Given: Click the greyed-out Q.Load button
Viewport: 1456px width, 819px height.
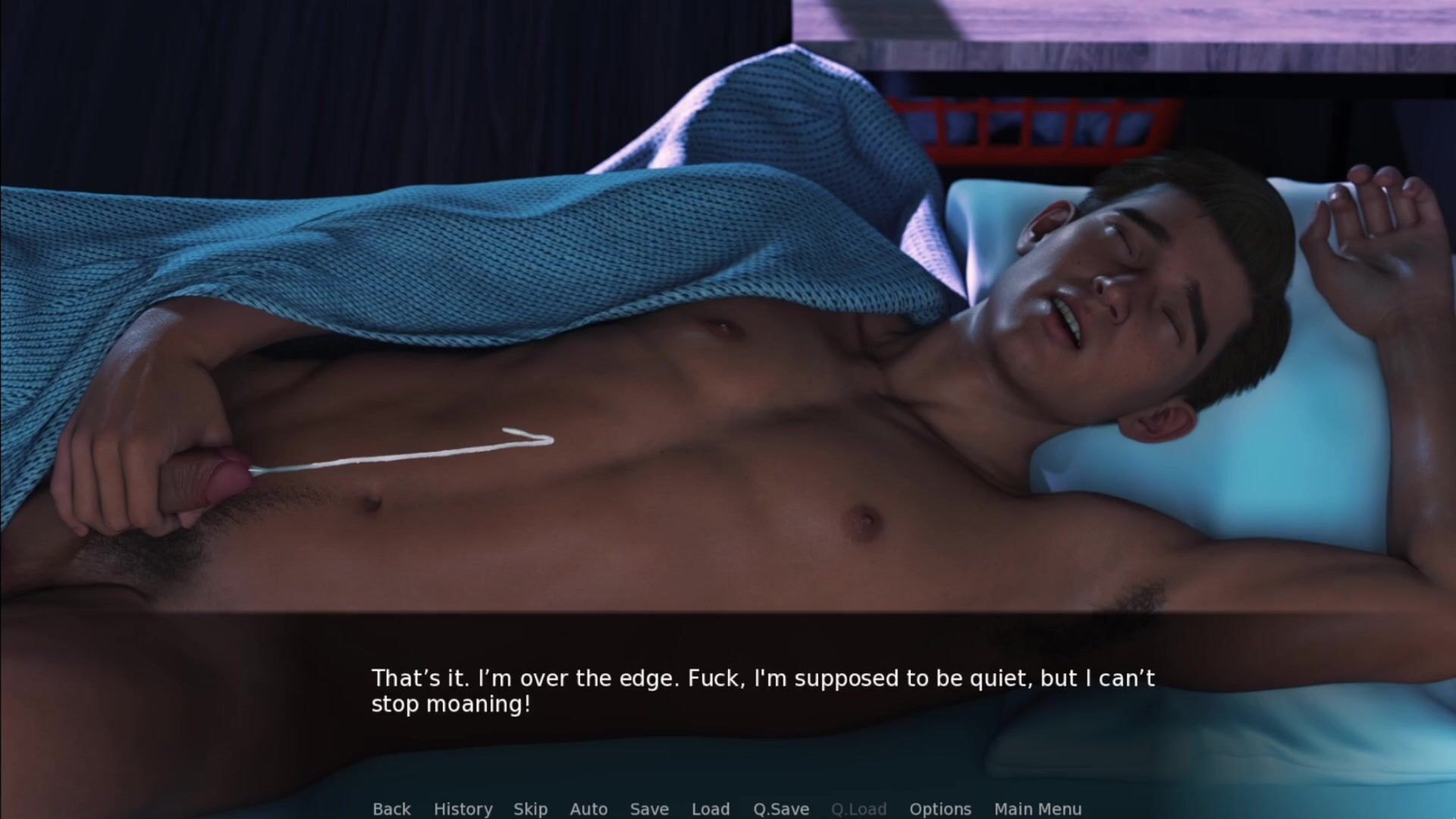Looking at the screenshot, I should pos(858,809).
